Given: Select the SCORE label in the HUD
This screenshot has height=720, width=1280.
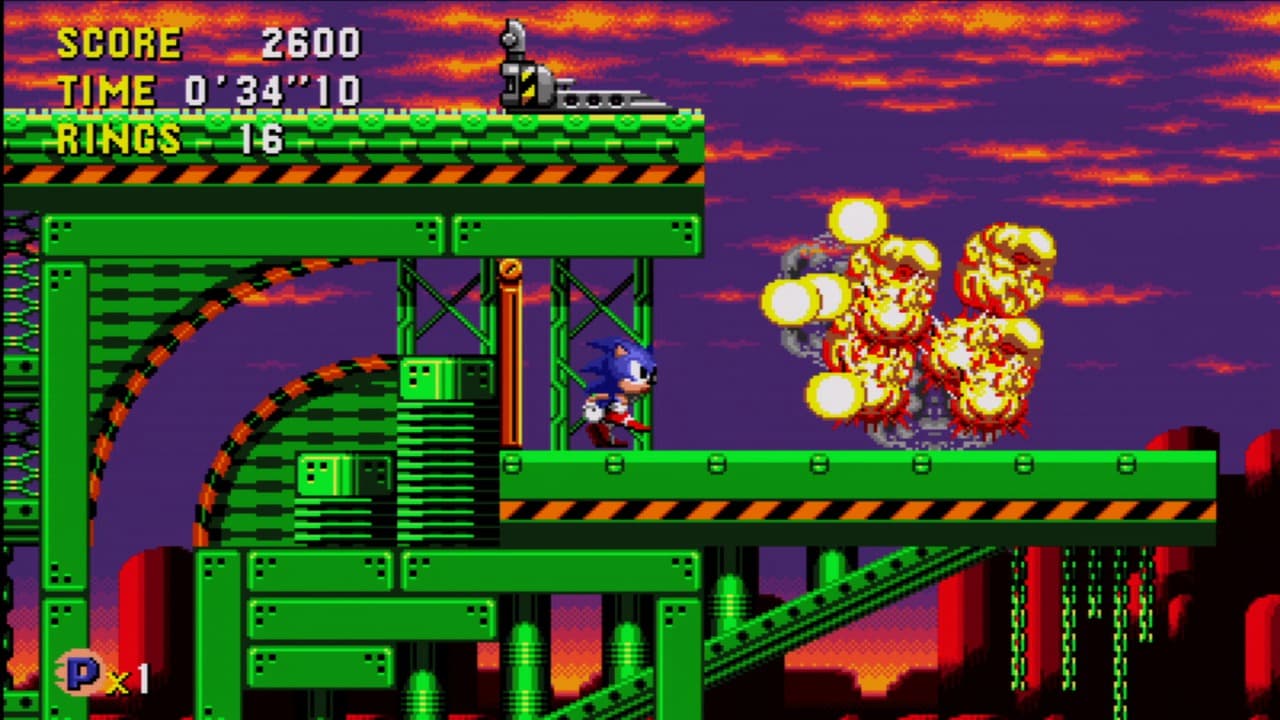Looking at the screenshot, I should point(118,43).
